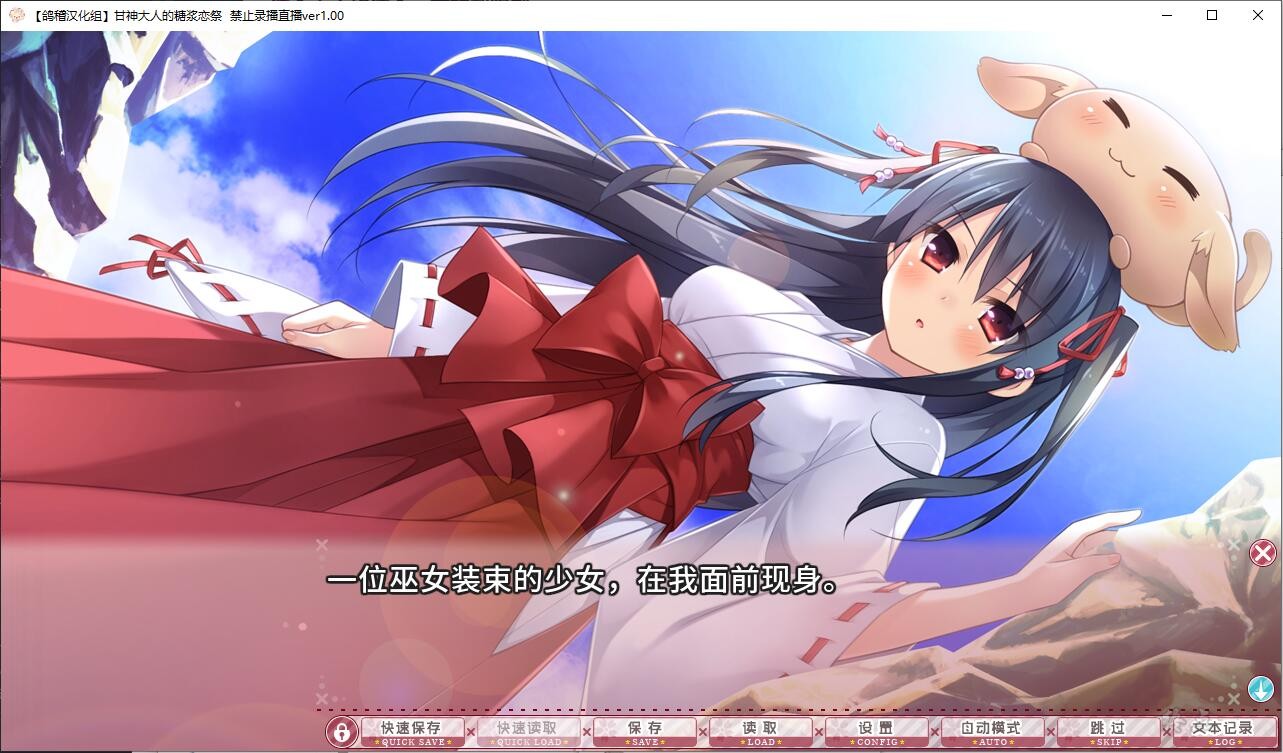Click the × mark left of the Skip button
The image size is (1283, 753).
pyautogui.click(x=1048, y=732)
